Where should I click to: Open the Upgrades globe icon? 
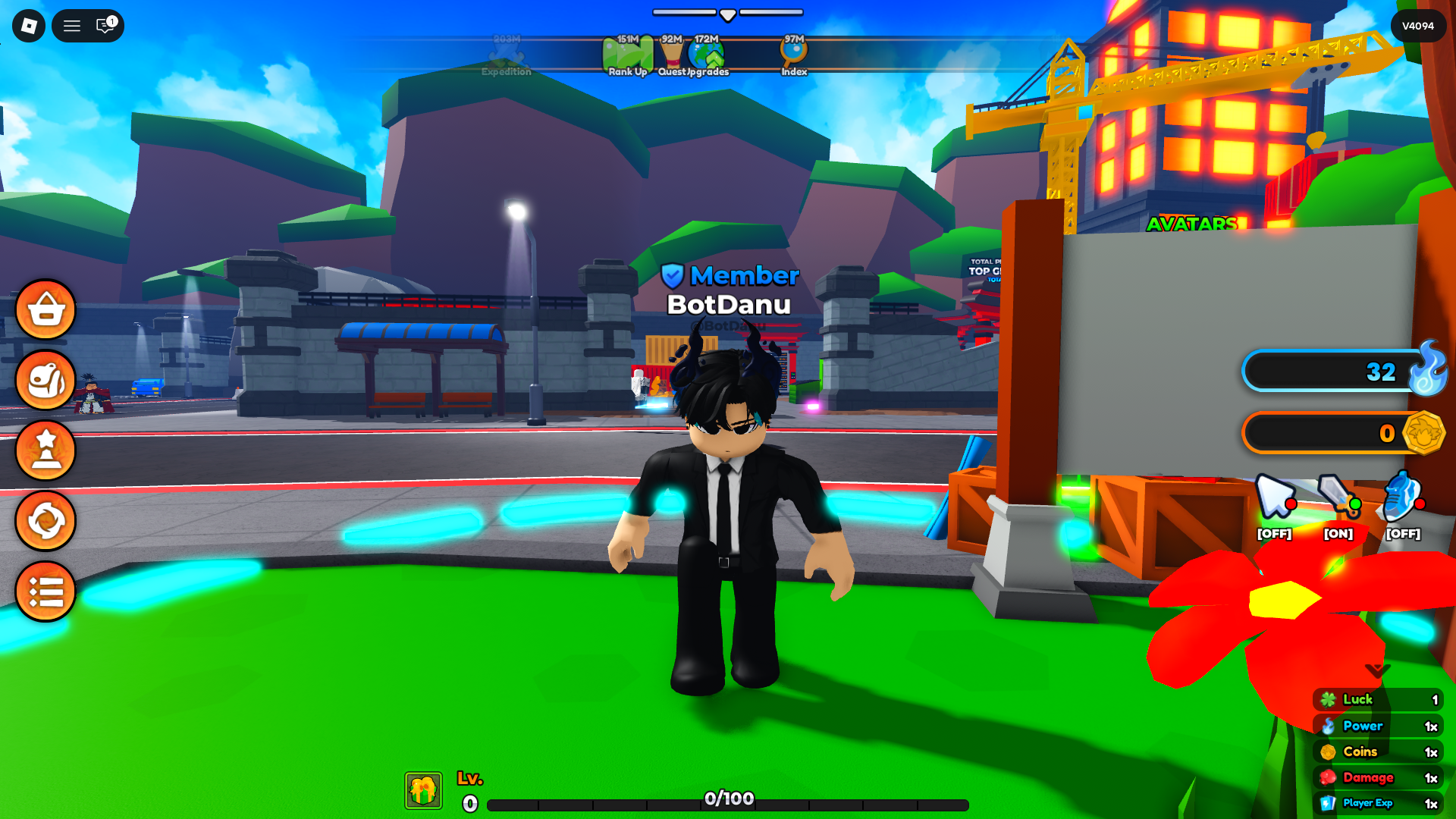click(x=708, y=53)
